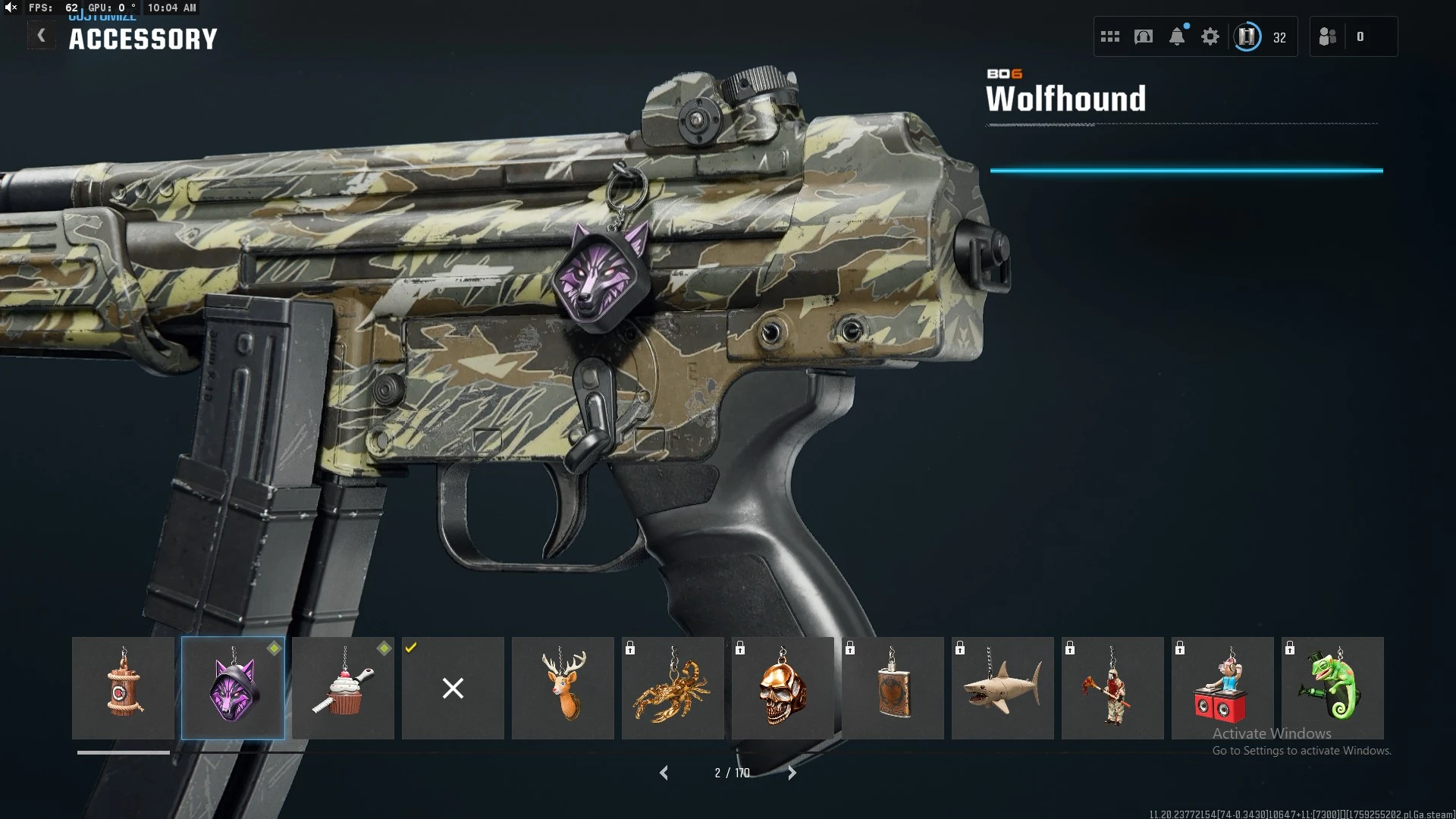Choose the cupcake with knife charm
Screen dimensions: 1456x819
pos(343,688)
